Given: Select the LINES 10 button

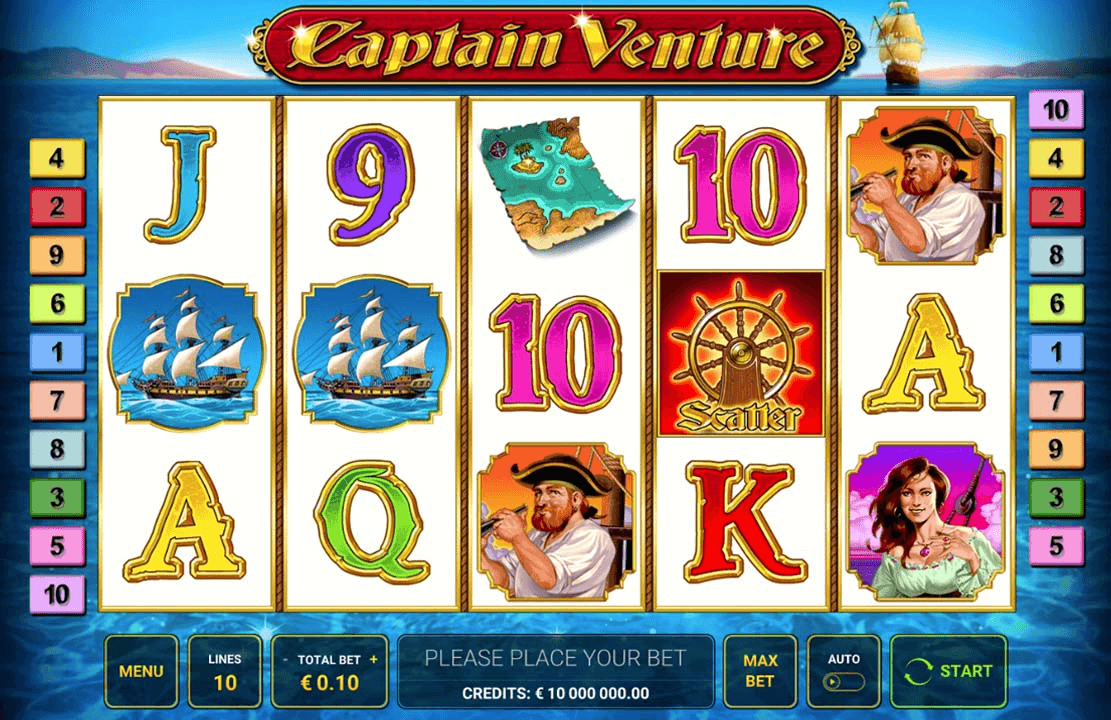Looking at the screenshot, I should point(225,671).
